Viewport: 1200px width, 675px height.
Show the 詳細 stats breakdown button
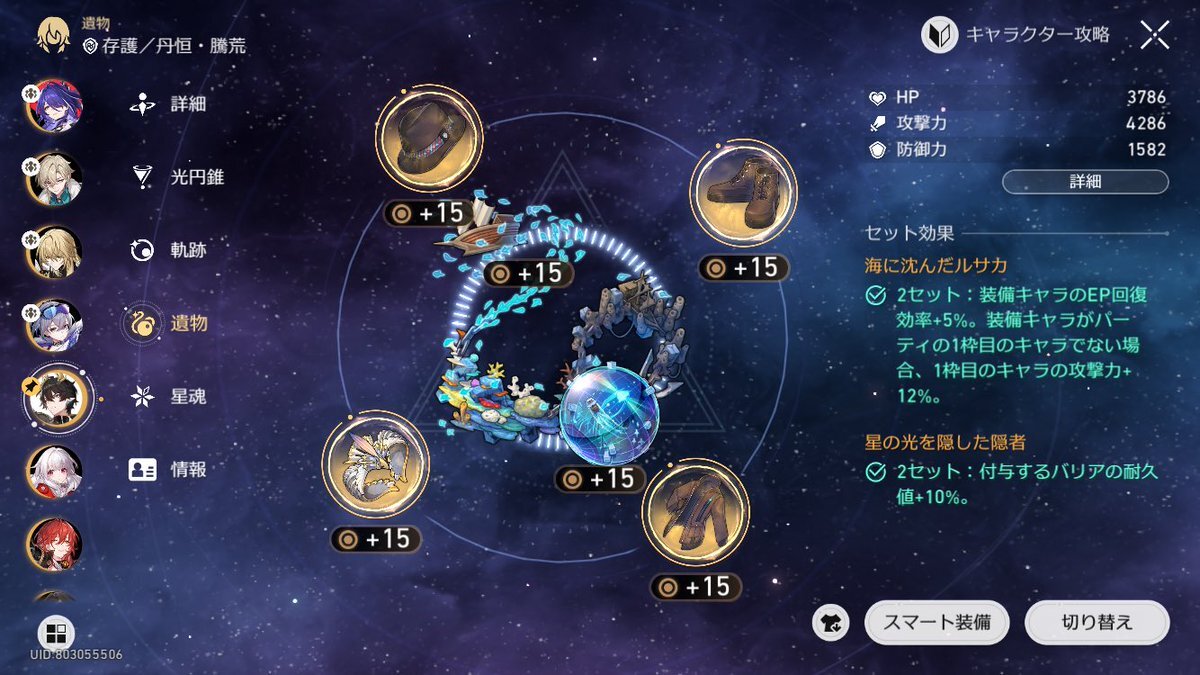(x=1085, y=182)
